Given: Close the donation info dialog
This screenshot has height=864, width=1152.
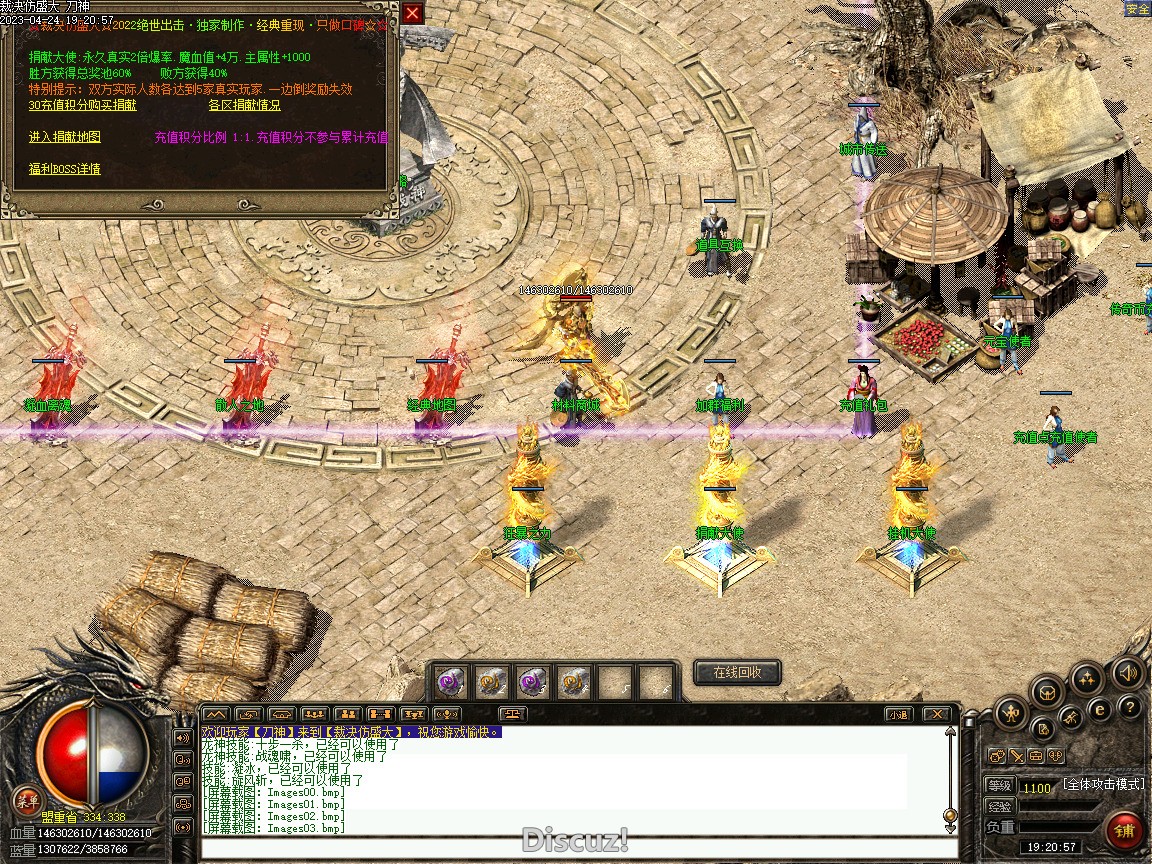Looking at the screenshot, I should (412, 13).
